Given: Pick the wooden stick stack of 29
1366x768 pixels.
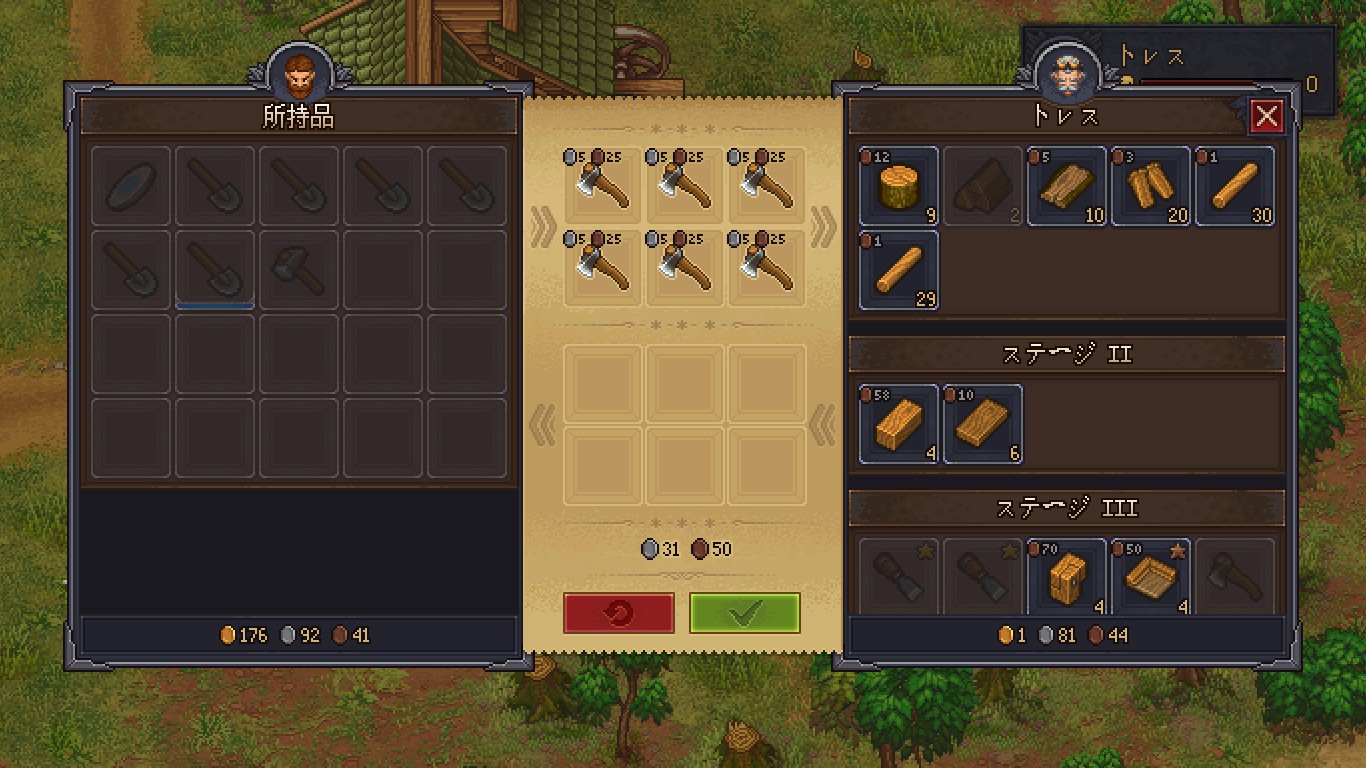Looking at the screenshot, I should pyautogui.click(x=899, y=270).
